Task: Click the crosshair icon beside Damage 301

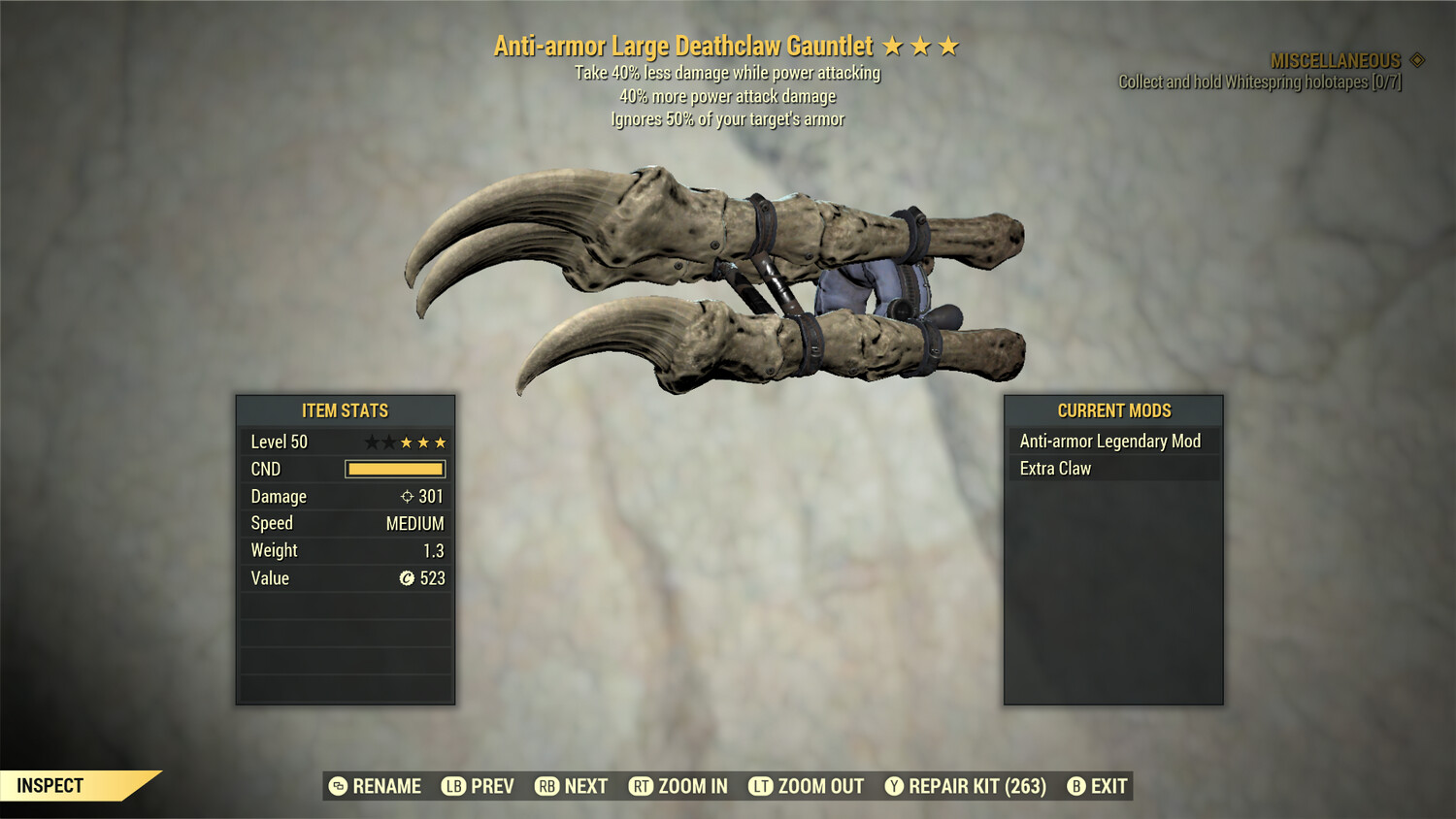Action: click(409, 496)
